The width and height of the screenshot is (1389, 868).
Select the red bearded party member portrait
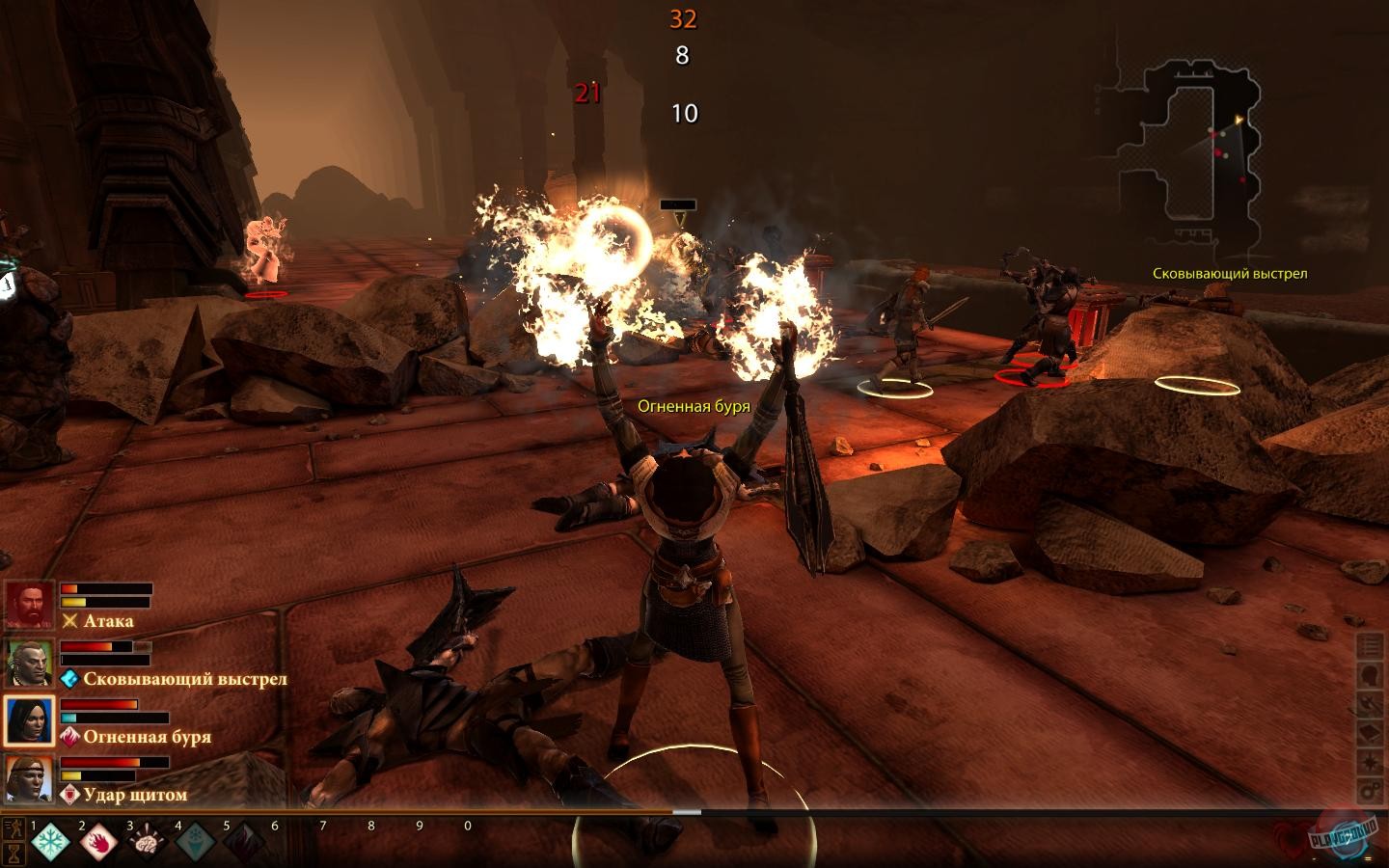click(30, 606)
